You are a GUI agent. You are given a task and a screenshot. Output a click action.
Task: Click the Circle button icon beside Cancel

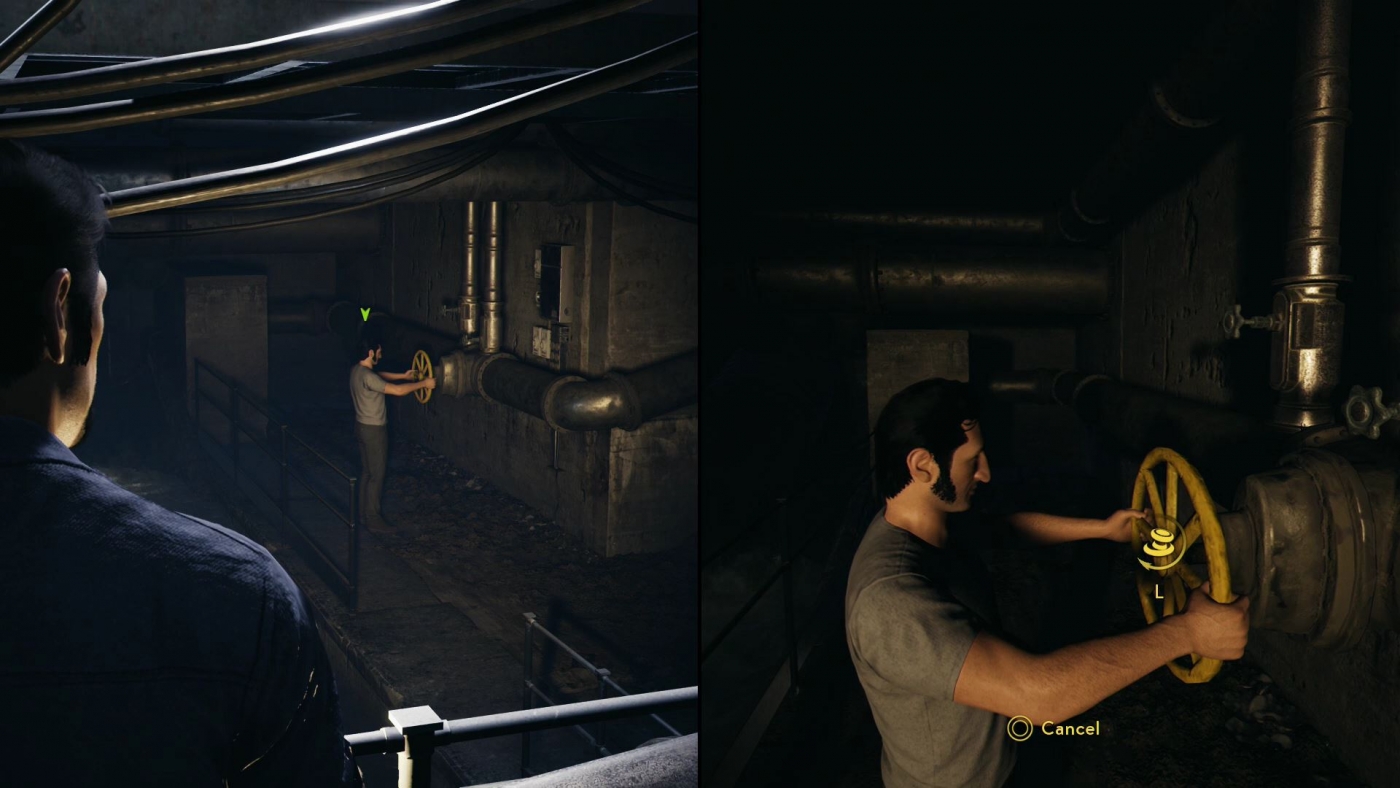(1019, 730)
